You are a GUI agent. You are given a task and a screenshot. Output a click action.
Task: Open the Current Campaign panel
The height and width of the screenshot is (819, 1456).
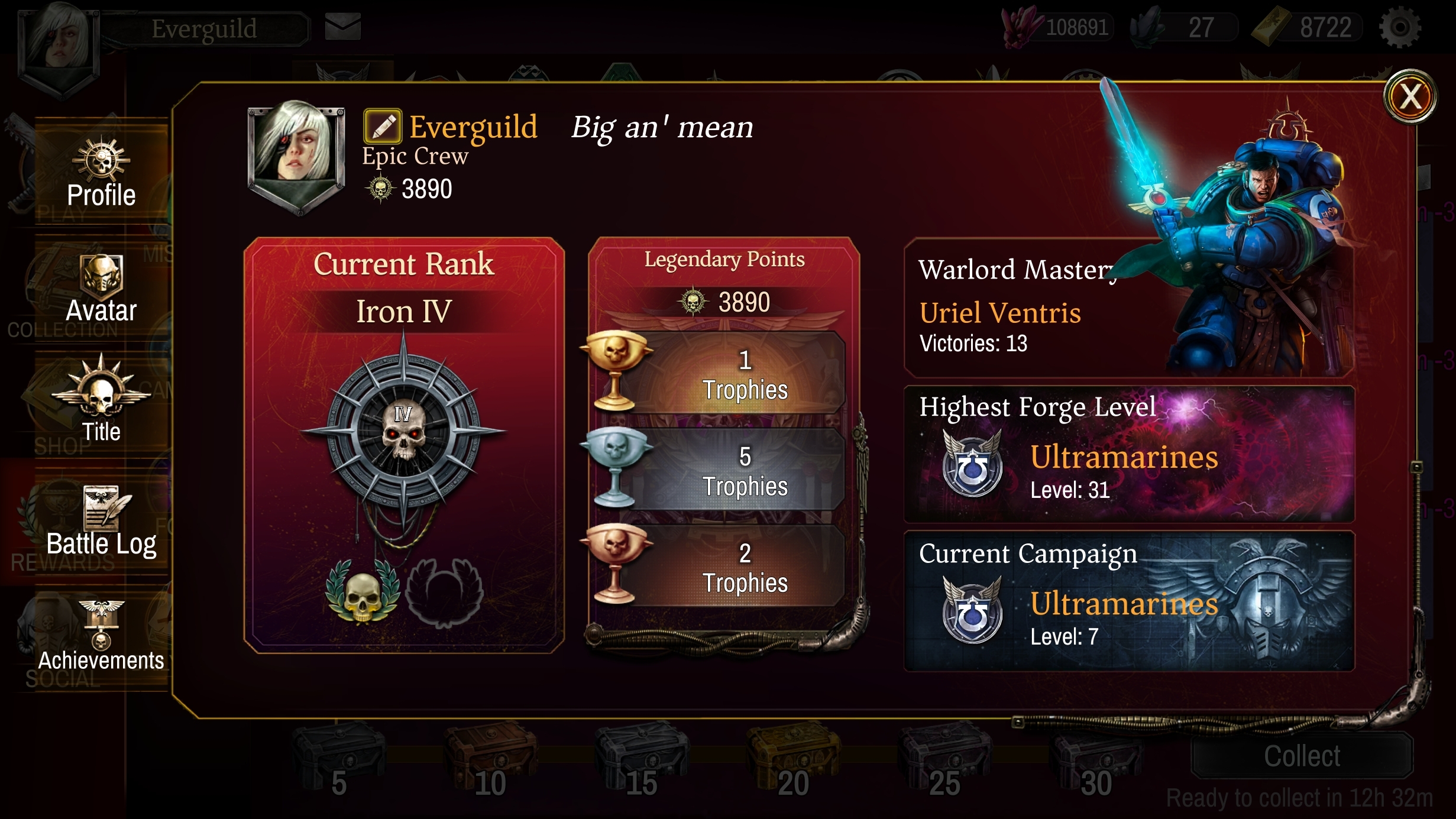[x=1128, y=600]
